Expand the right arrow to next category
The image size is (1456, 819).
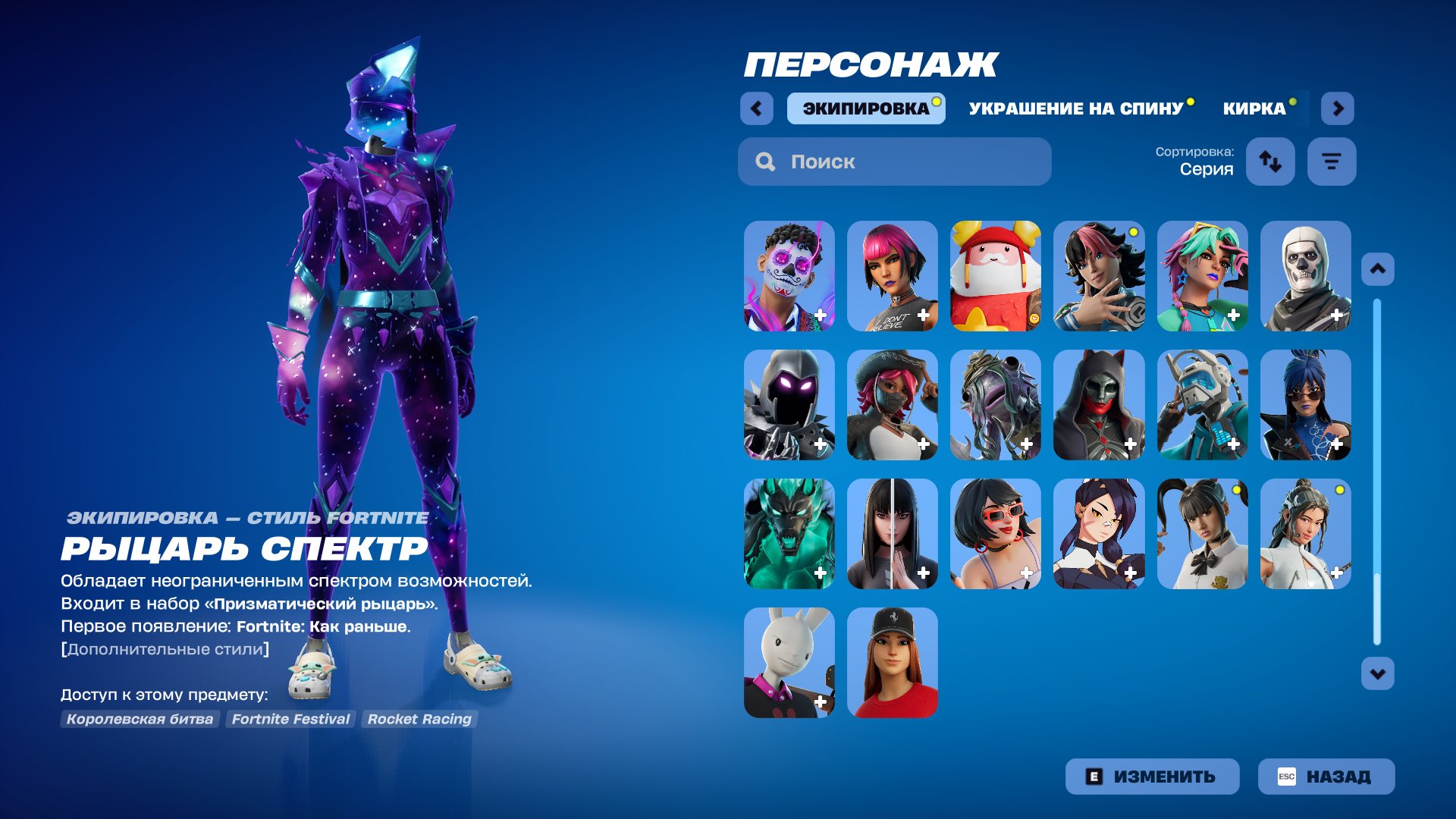point(1338,108)
